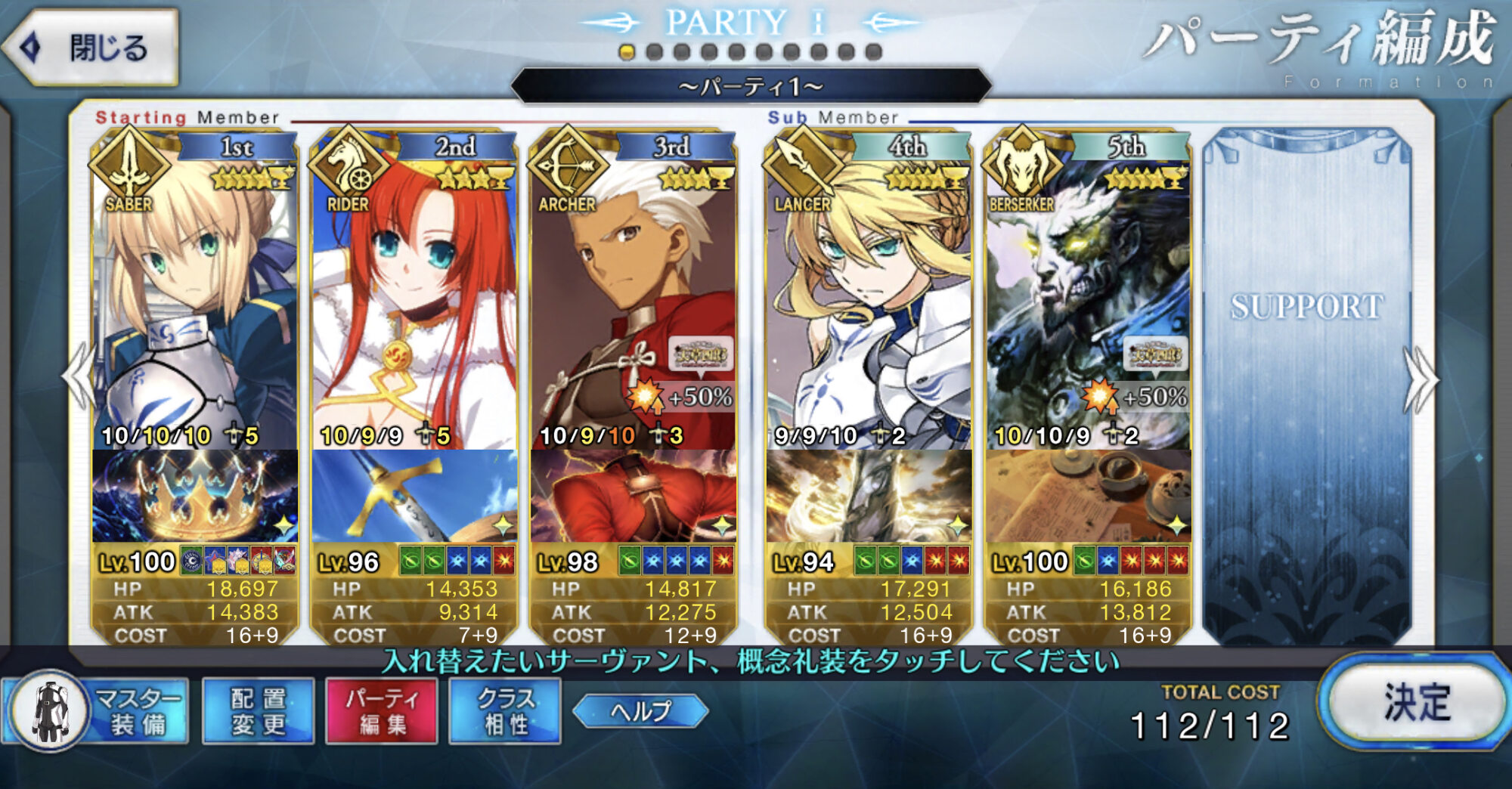Open the マスター装備 master equipment menu
This screenshot has width=1512, height=789.
(x=96, y=711)
